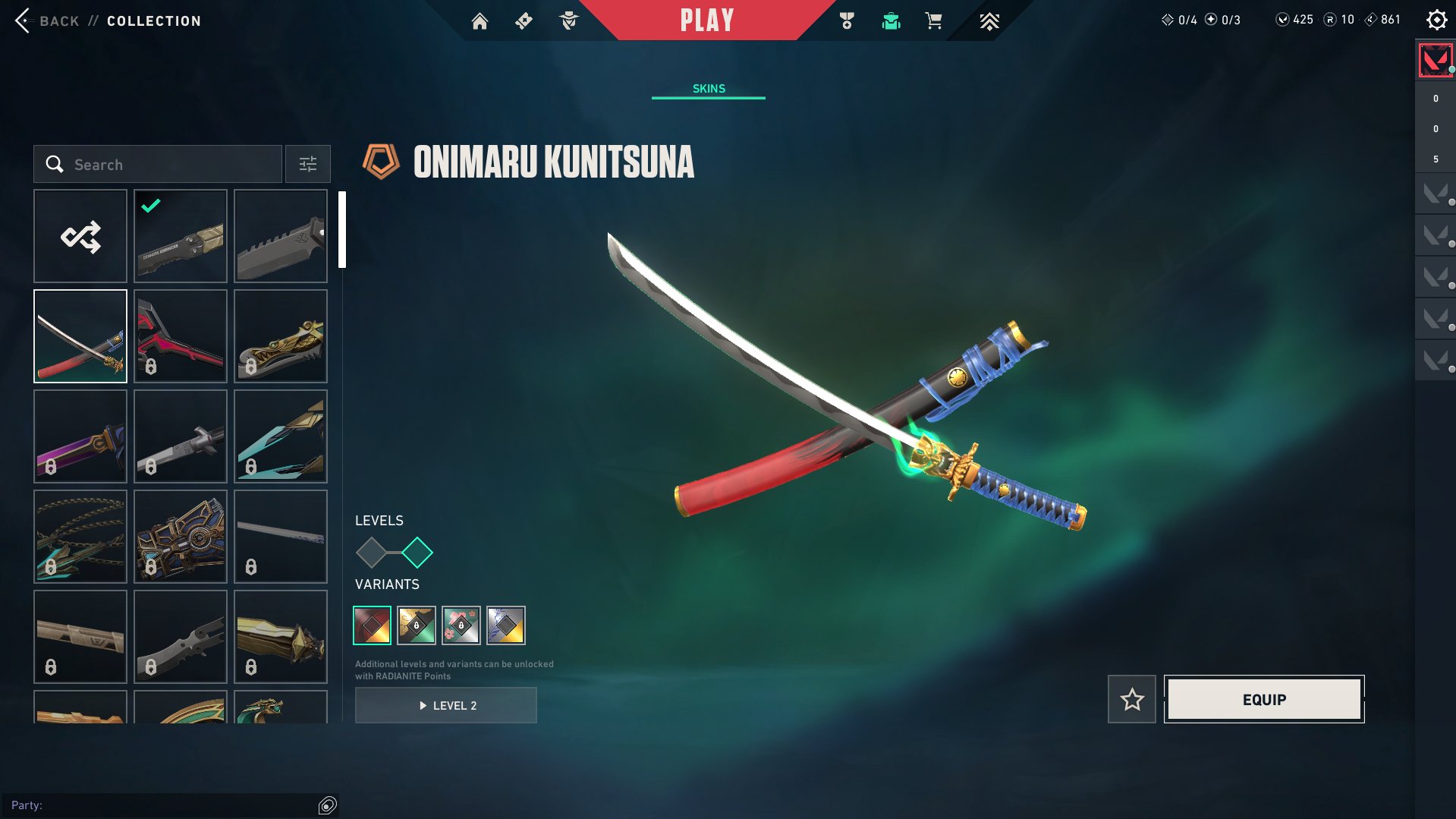Open skin filter options beside search
The image size is (1456, 819).
[x=307, y=164]
